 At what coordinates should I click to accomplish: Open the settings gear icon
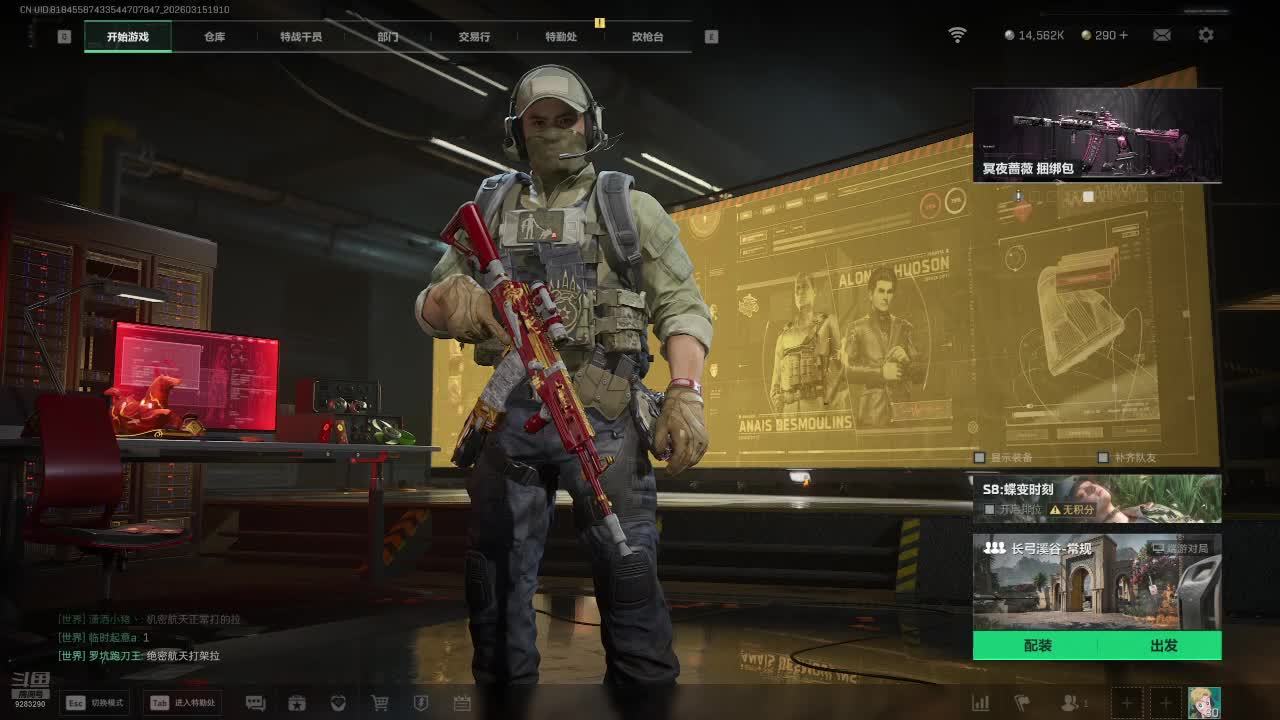(1206, 35)
